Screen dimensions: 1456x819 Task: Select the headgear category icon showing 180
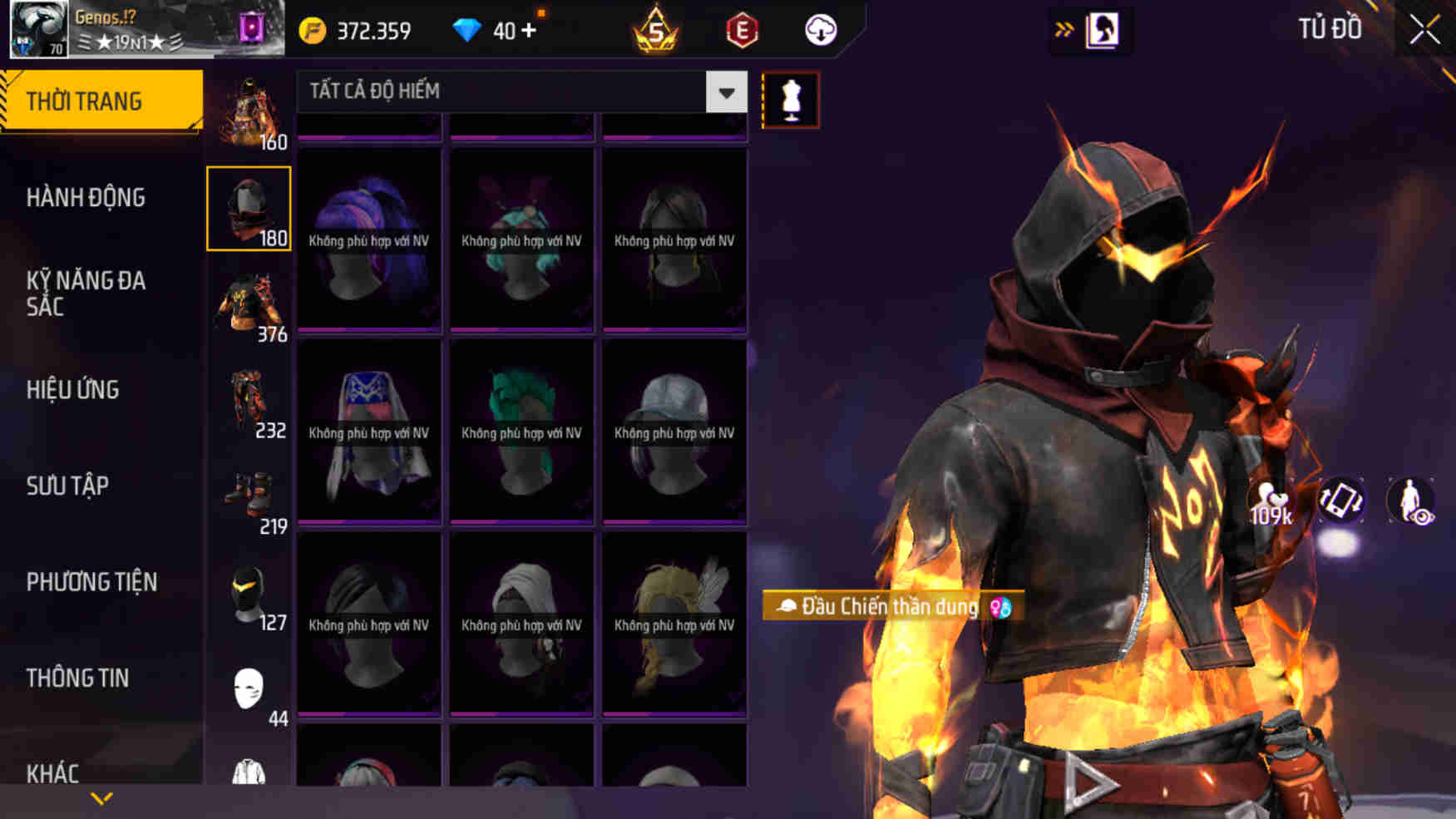click(x=249, y=208)
